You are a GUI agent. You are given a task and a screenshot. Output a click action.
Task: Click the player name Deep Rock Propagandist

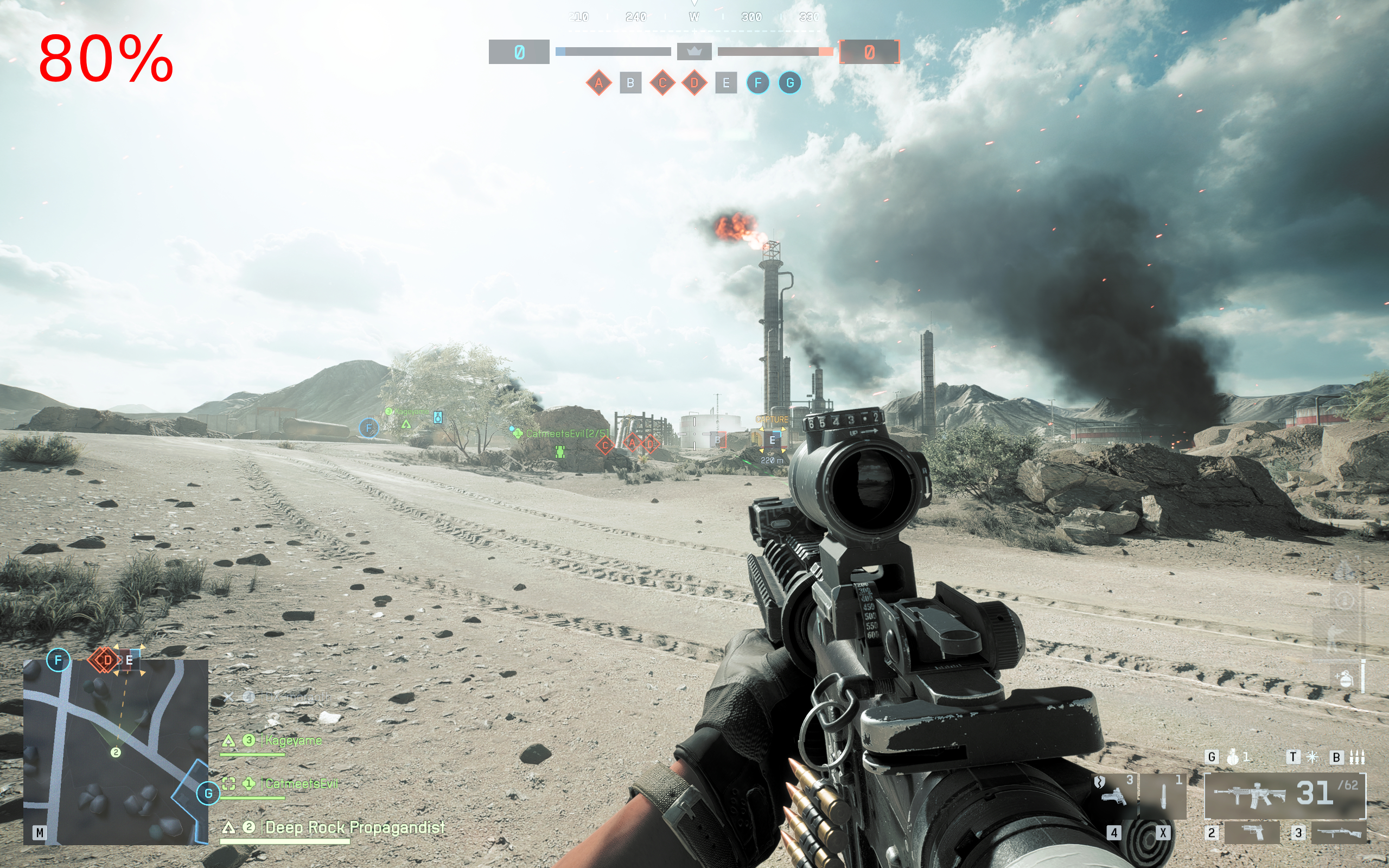(354, 828)
